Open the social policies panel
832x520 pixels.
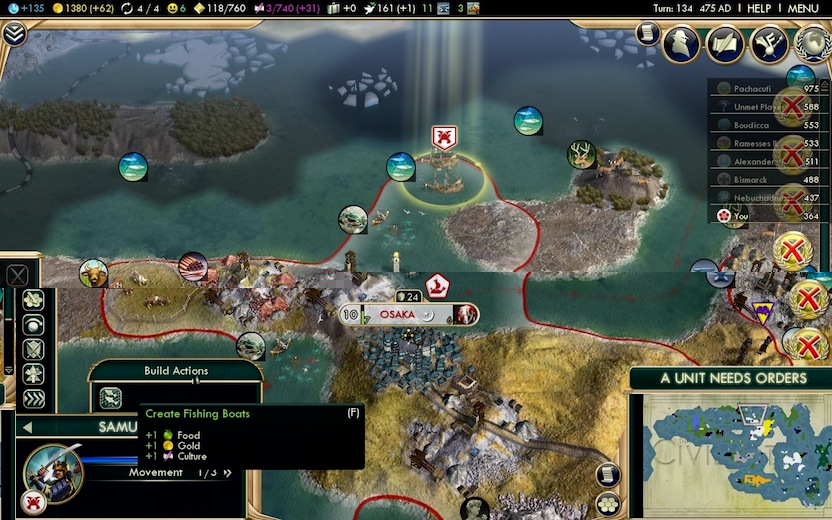[725, 45]
